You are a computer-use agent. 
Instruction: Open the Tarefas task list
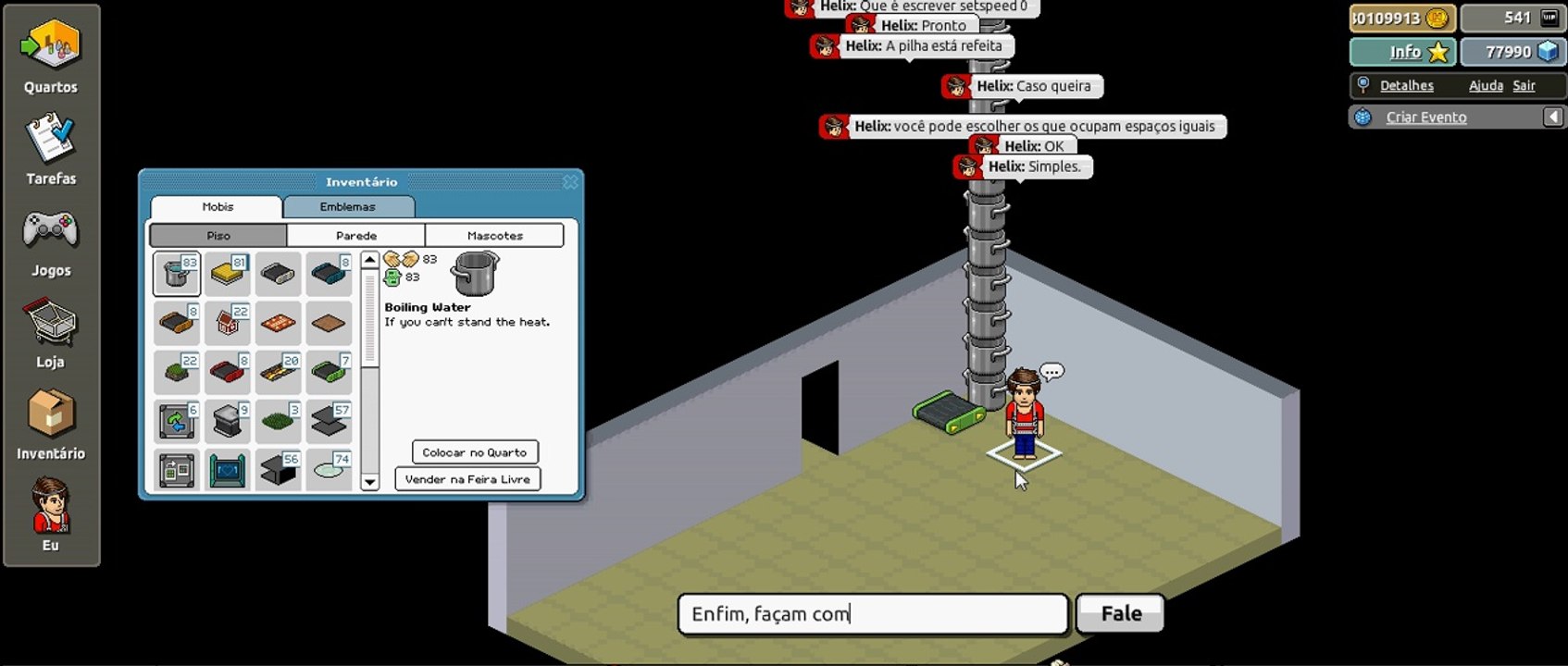(51, 148)
